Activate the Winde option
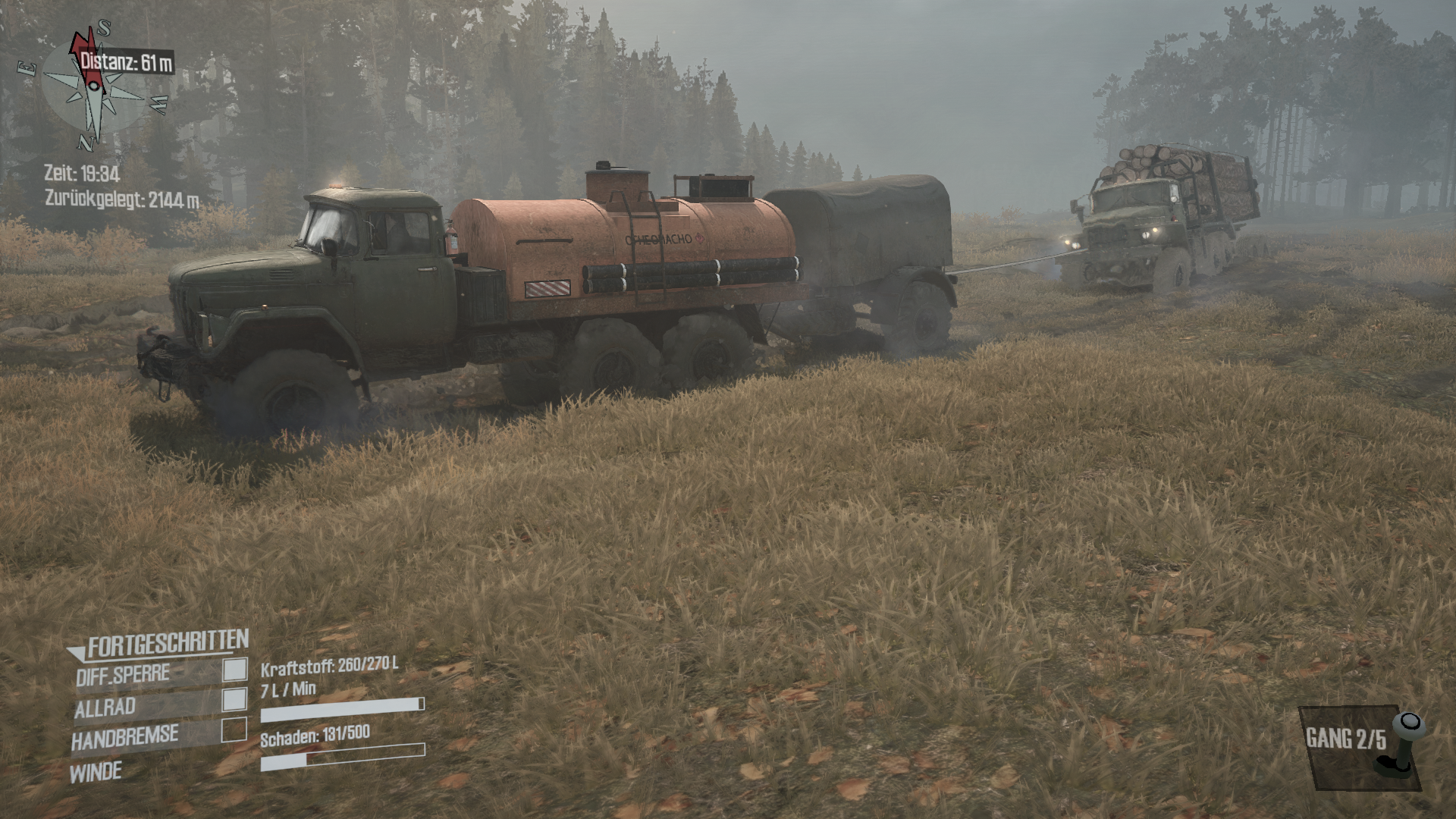This screenshot has width=1456, height=819. (x=96, y=773)
